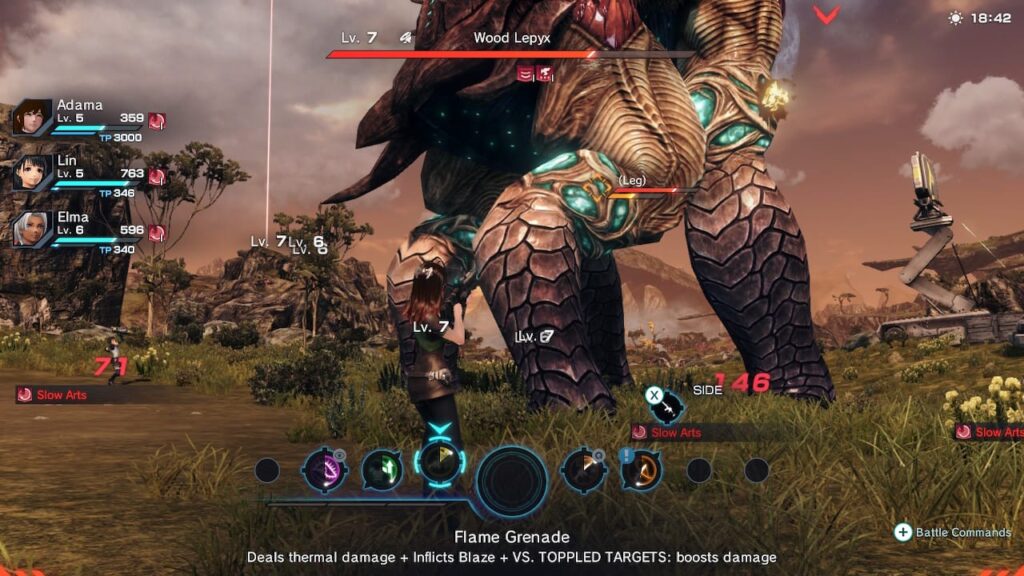This screenshot has width=1024, height=576.
Task: Choose Lin's party portrait
Action: pos(32,173)
